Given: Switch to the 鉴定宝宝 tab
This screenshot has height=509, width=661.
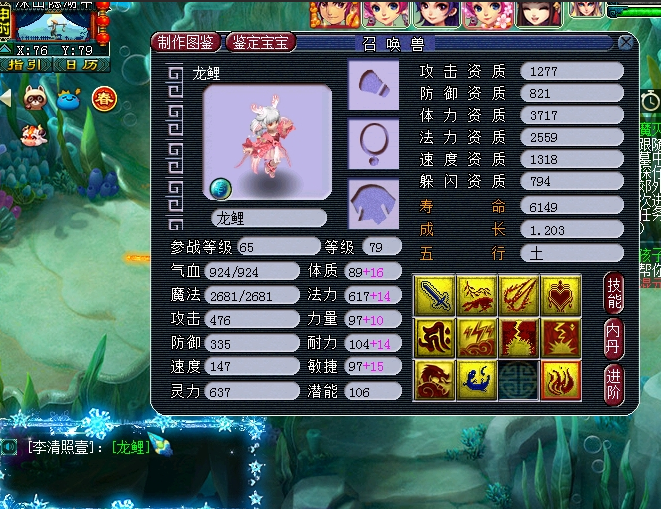Looking at the screenshot, I should click(x=260, y=42).
